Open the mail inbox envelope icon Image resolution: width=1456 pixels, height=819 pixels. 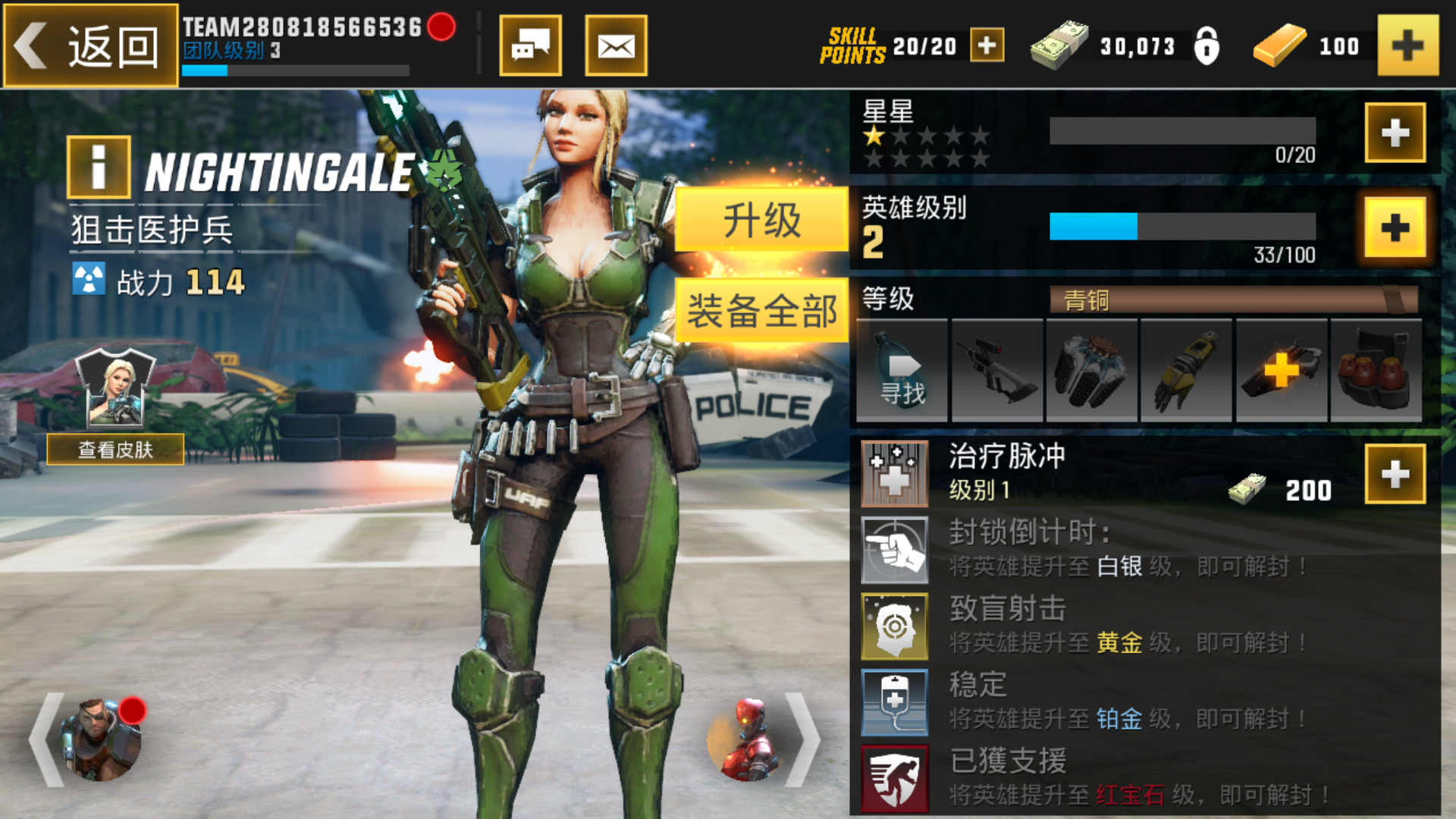point(616,45)
